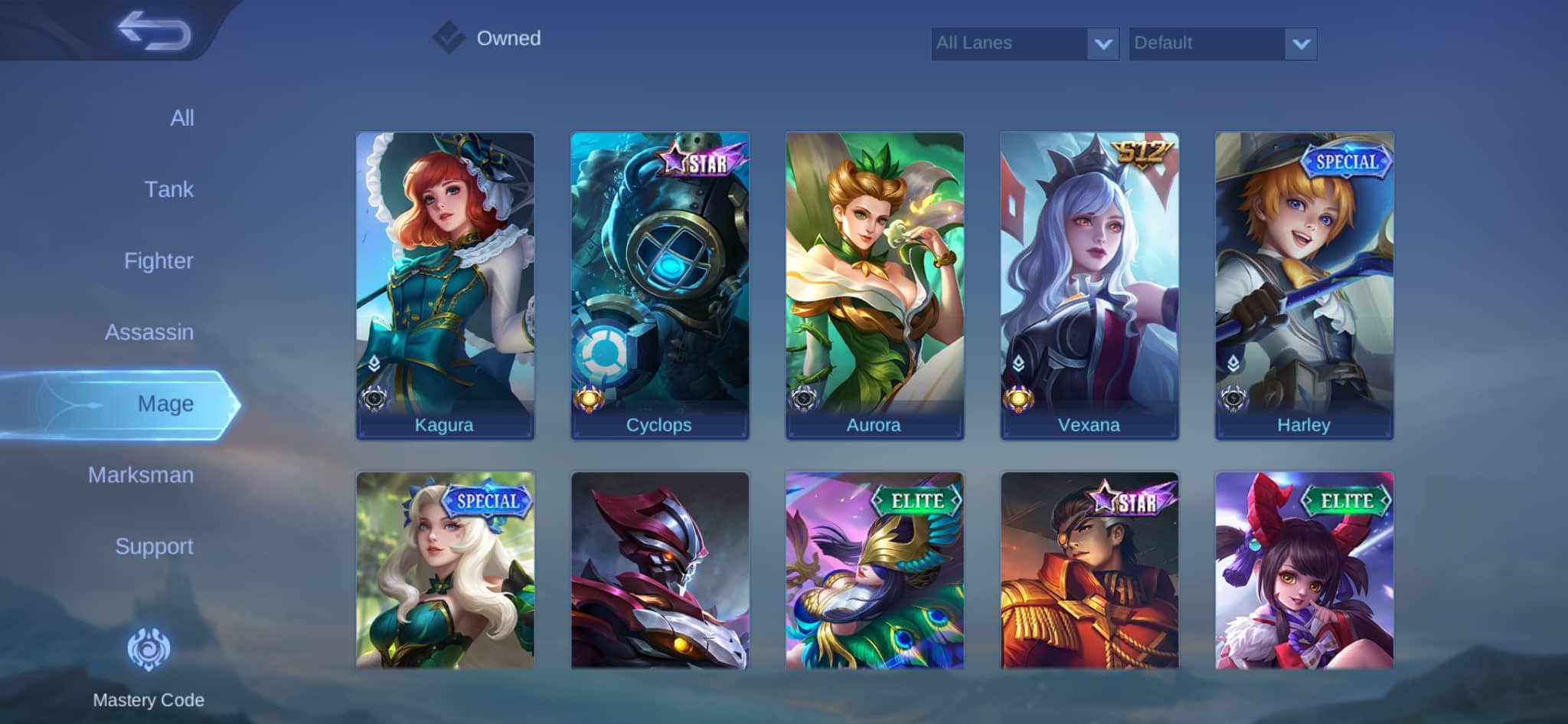This screenshot has width=1568, height=724.
Task: Open the All Lanes dropdown
Action: click(x=1011, y=44)
